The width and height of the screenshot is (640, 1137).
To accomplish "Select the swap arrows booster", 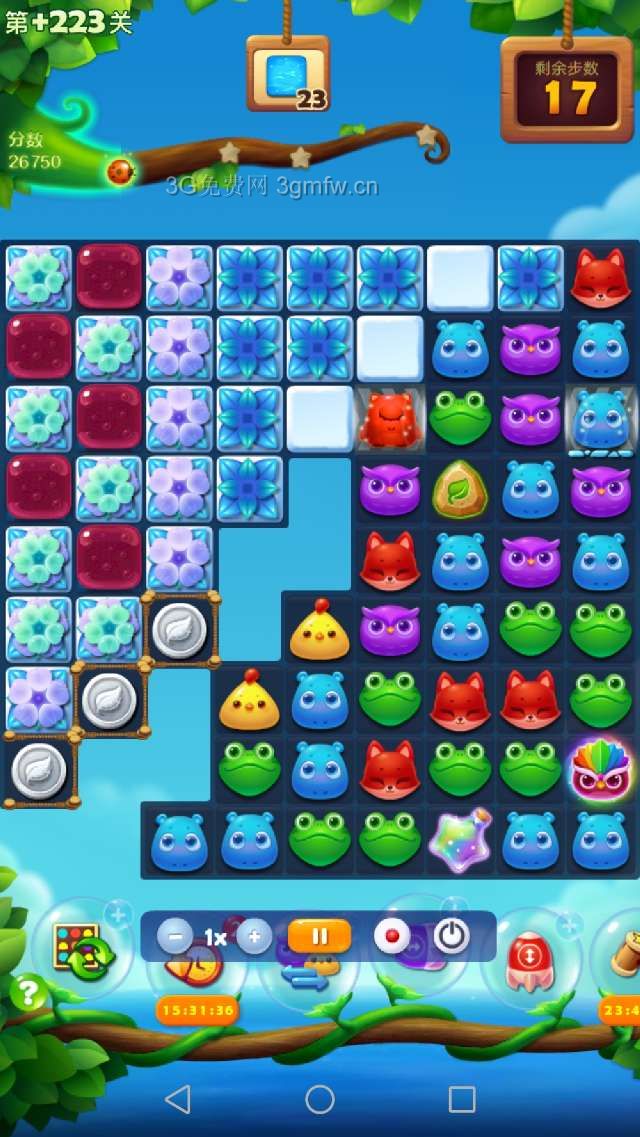I will (x=305, y=975).
